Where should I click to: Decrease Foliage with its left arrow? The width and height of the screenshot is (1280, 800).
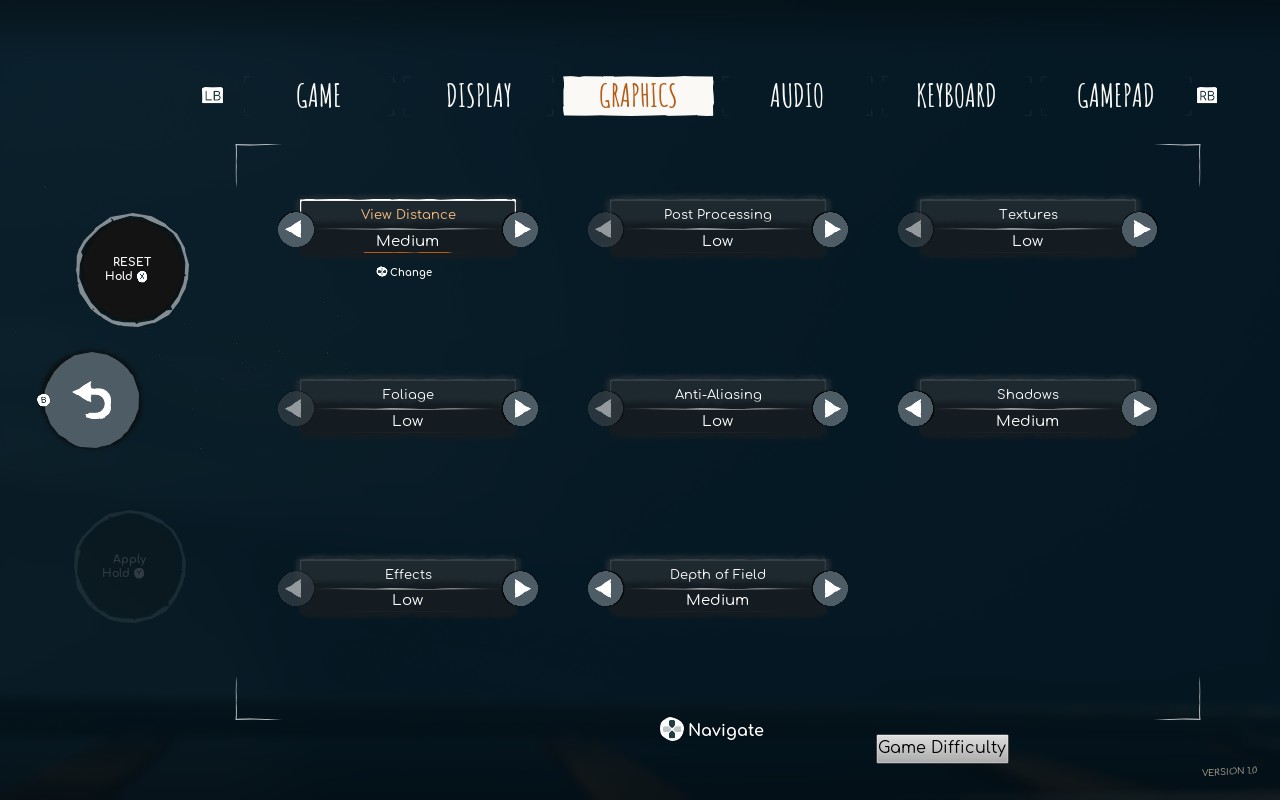pyautogui.click(x=296, y=408)
